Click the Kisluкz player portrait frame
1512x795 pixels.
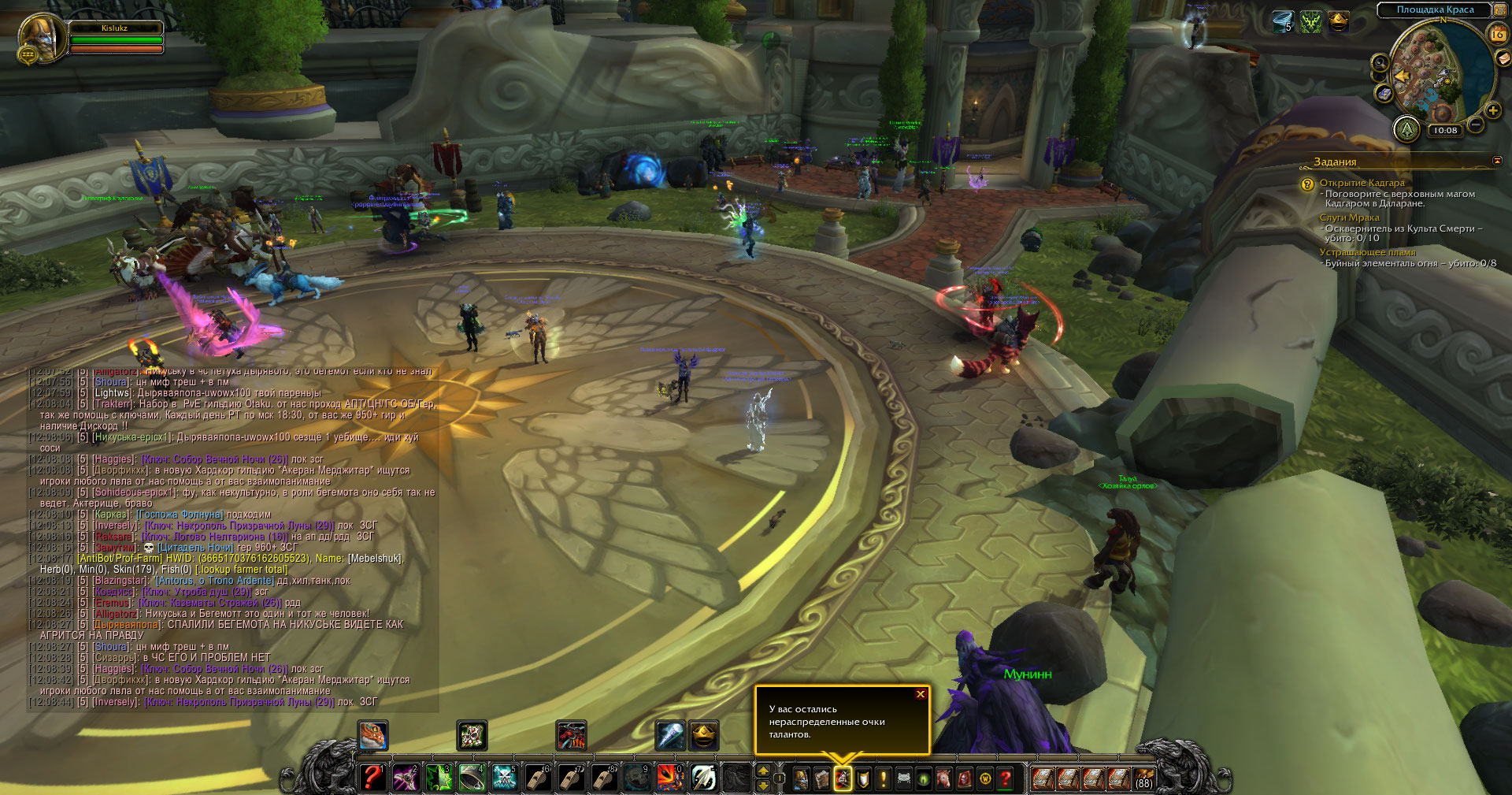[41, 37]
